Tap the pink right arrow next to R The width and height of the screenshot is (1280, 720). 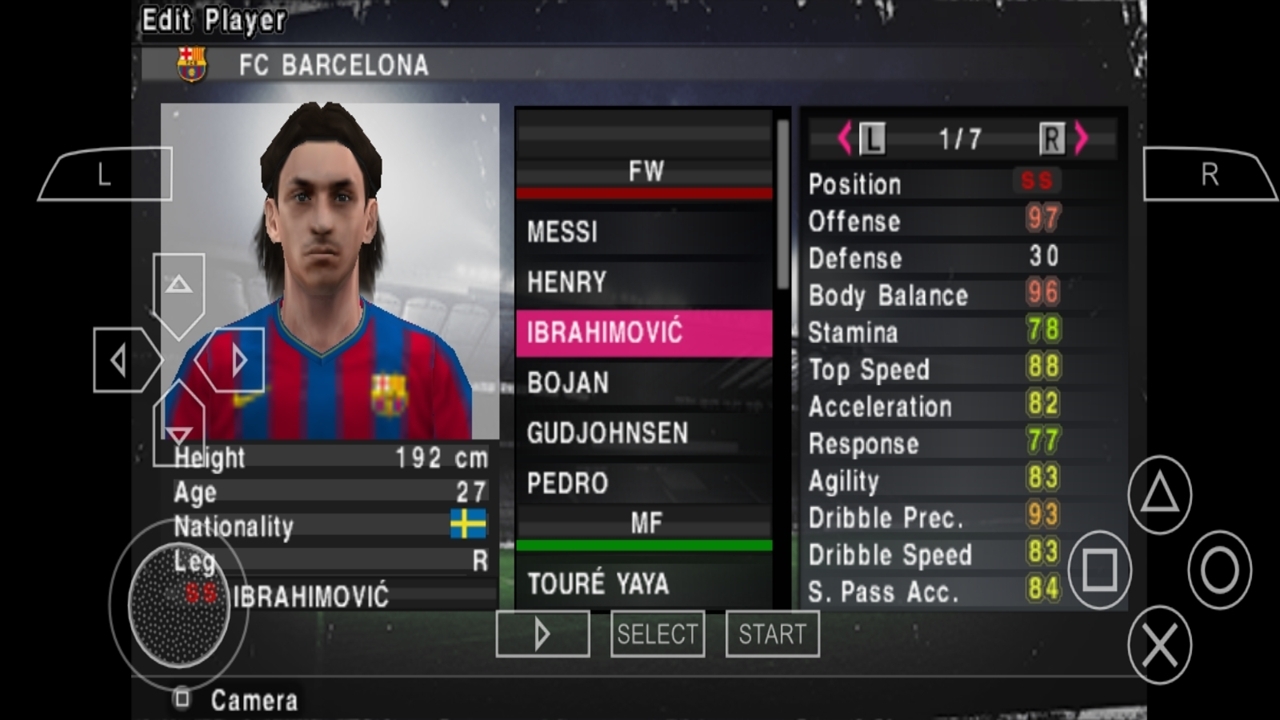[x=1083, y=139]
